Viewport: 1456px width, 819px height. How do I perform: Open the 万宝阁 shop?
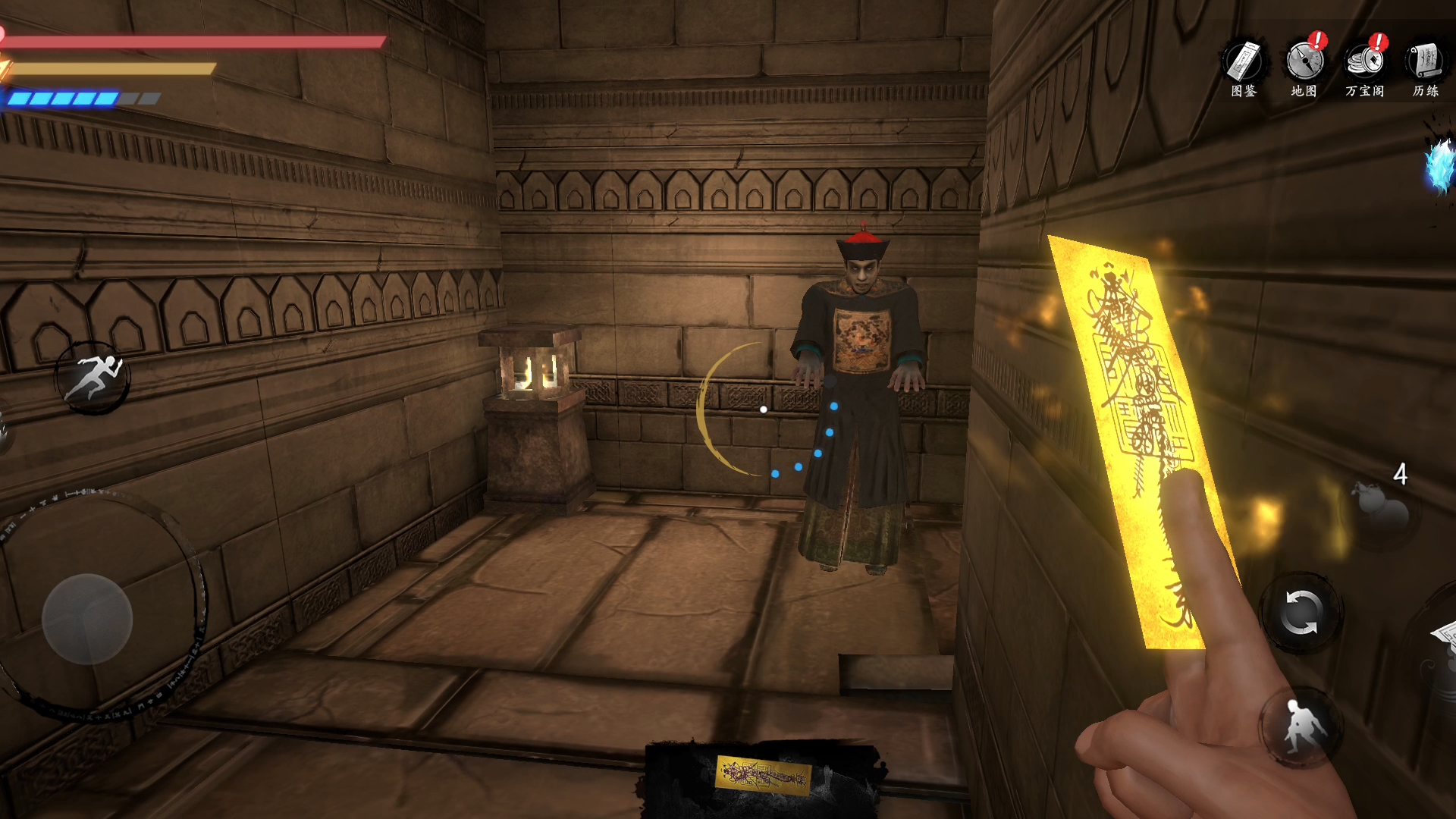1365,67
